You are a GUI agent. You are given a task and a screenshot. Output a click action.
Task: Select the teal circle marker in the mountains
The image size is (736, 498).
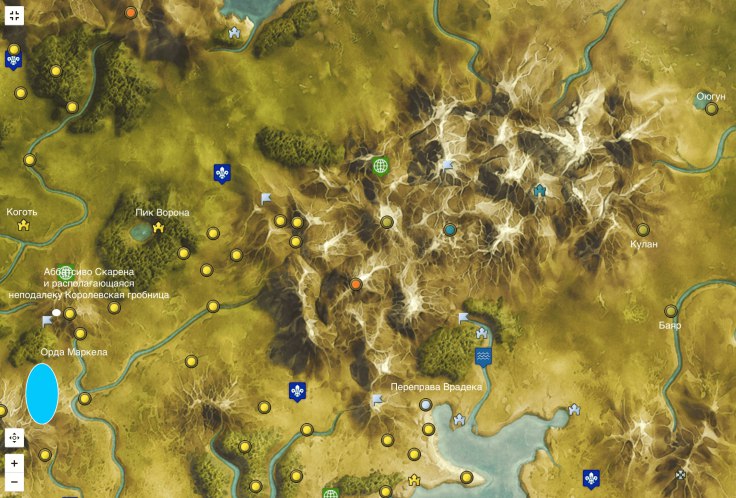pyautogui.click(x=450, y=230)
